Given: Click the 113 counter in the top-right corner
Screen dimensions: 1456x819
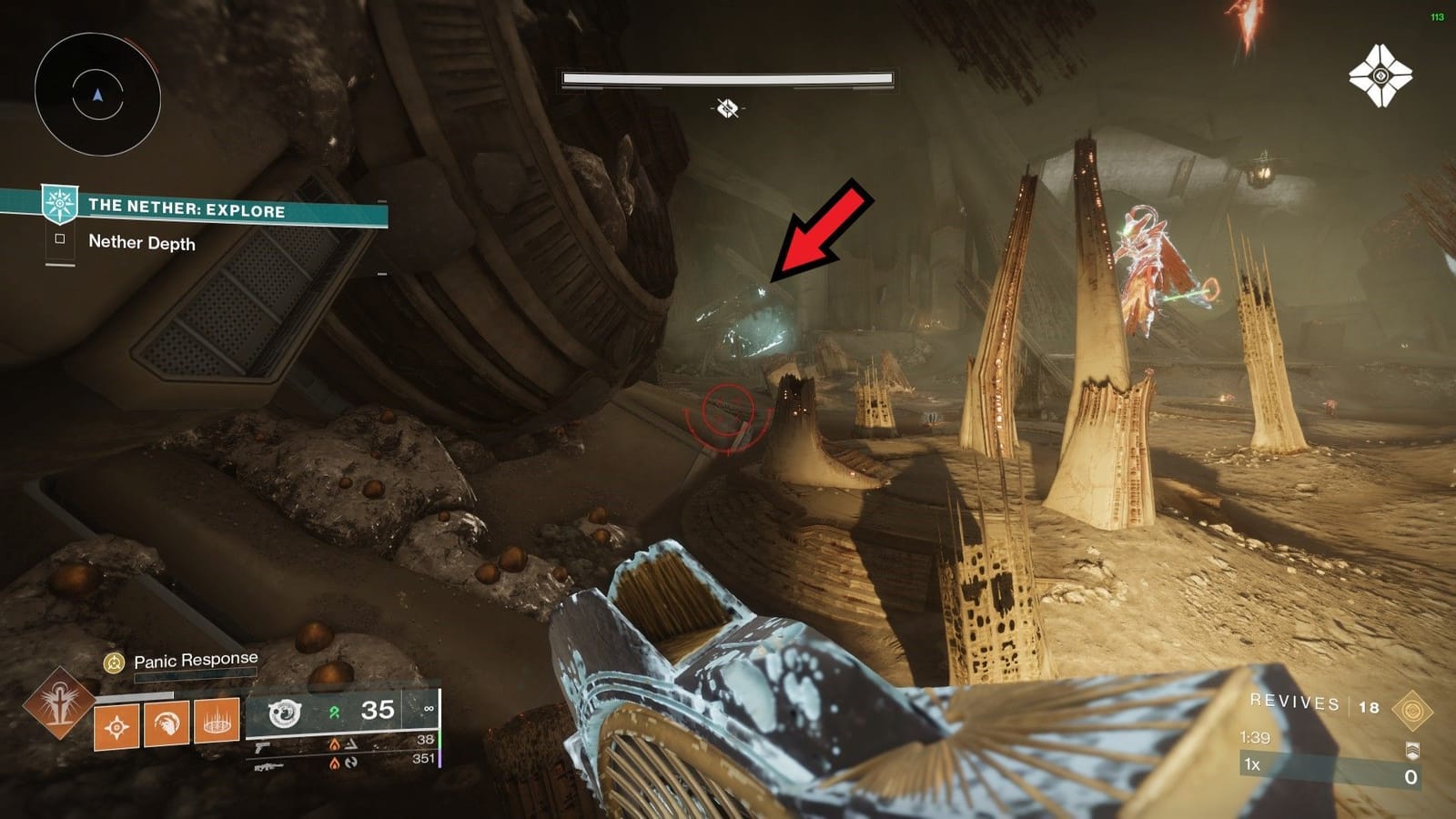Looking at the screenshot, I should click(x=1439, y=15).
